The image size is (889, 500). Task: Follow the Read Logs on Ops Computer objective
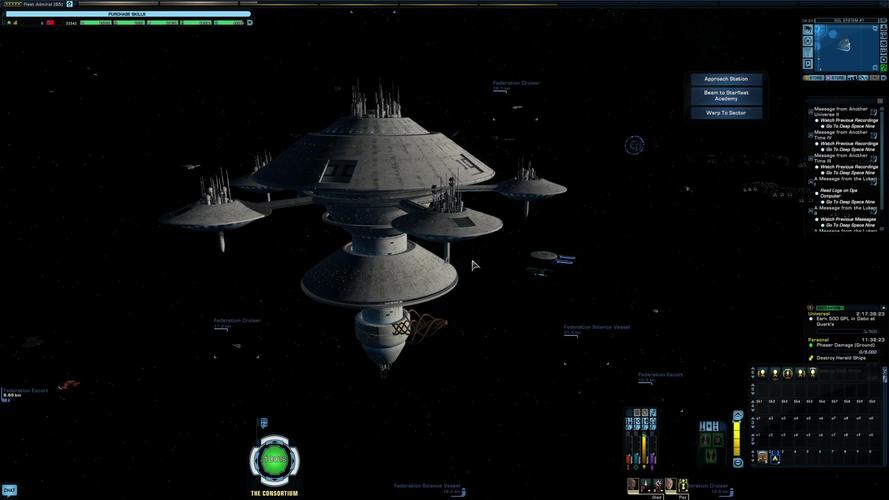coord(839,192)
